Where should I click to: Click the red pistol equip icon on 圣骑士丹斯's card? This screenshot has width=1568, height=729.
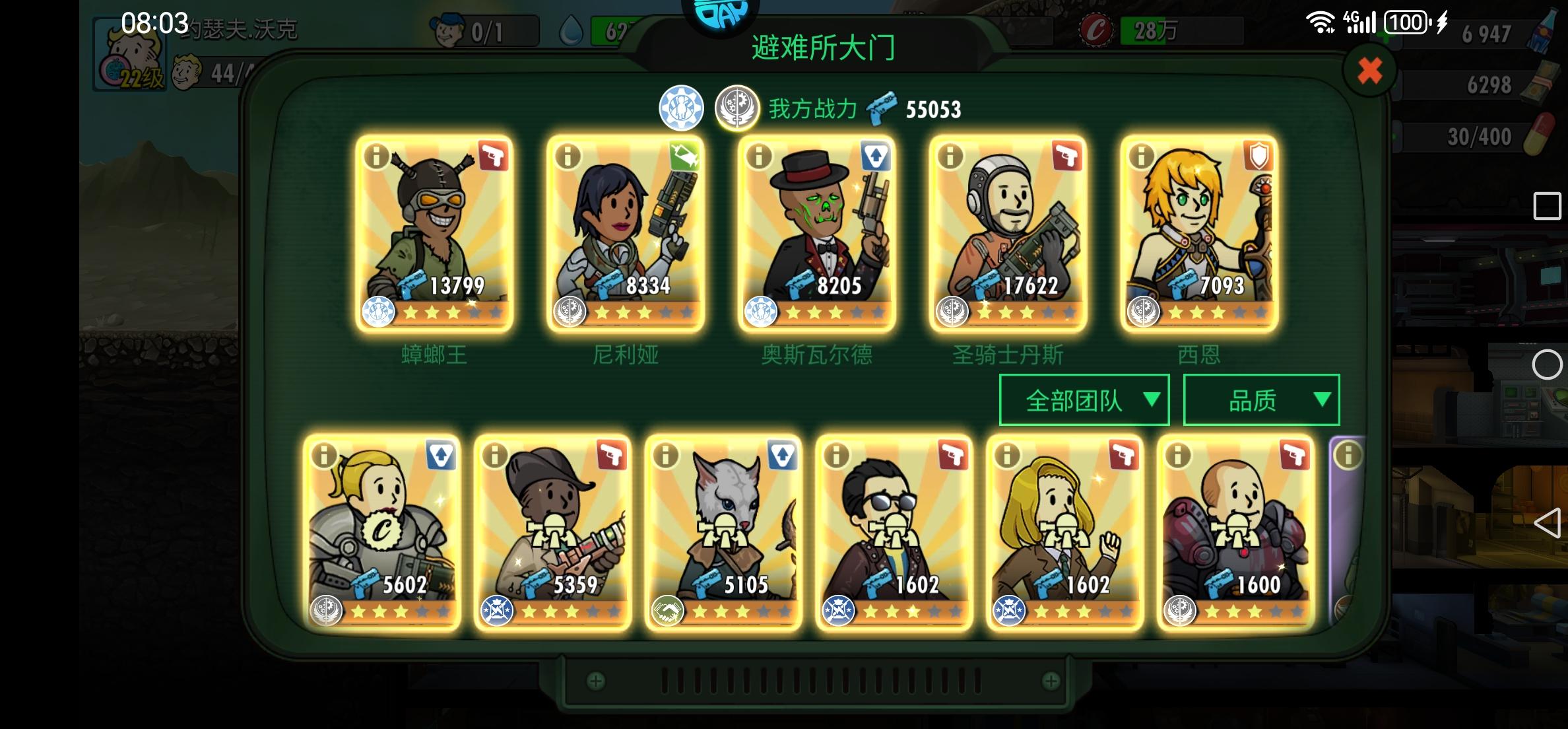[1067, 157]
